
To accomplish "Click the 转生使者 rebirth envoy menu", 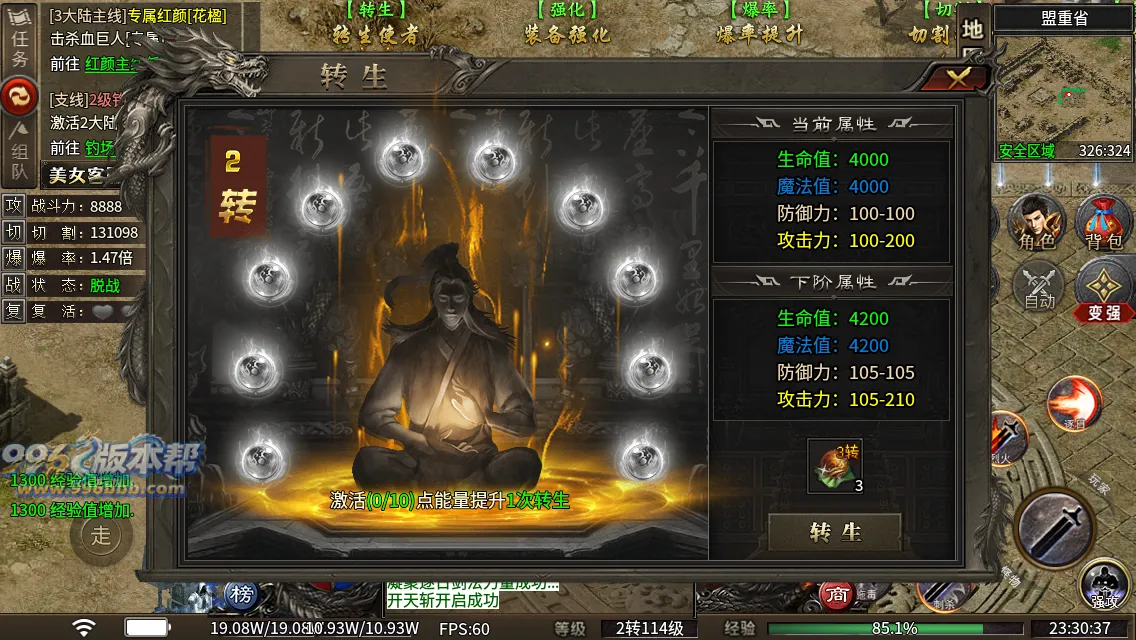I will [375, 24].
